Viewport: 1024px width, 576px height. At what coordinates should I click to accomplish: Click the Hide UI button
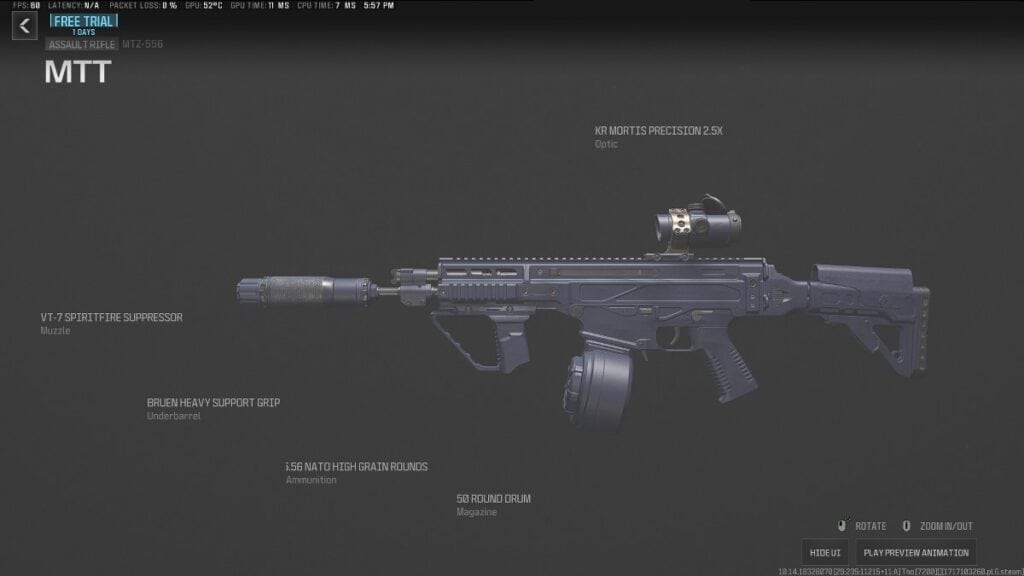point(825,553)
